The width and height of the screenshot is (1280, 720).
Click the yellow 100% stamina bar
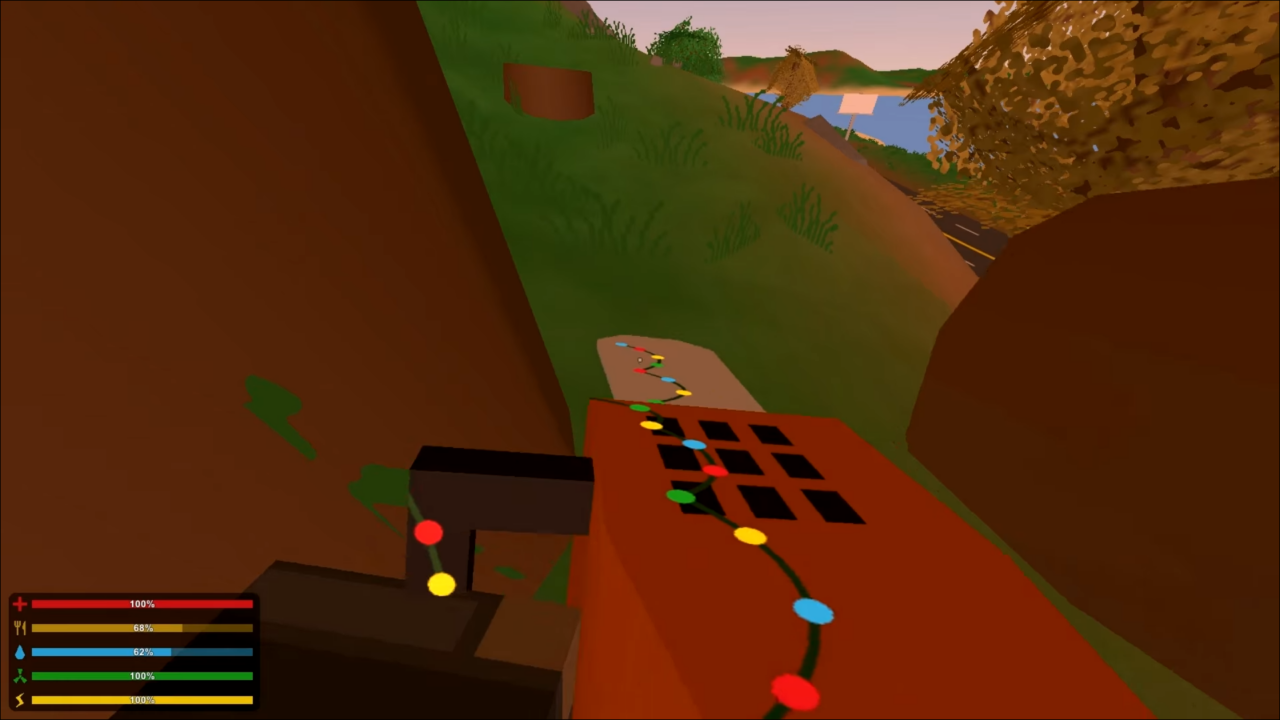[x=142, y=699]
